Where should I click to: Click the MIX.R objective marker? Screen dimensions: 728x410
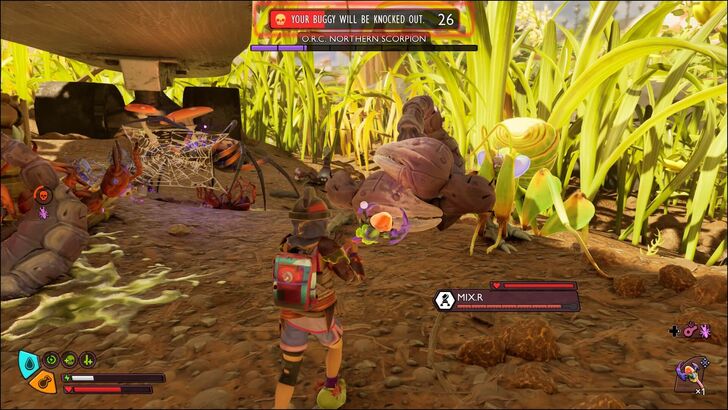click(445, 298)
